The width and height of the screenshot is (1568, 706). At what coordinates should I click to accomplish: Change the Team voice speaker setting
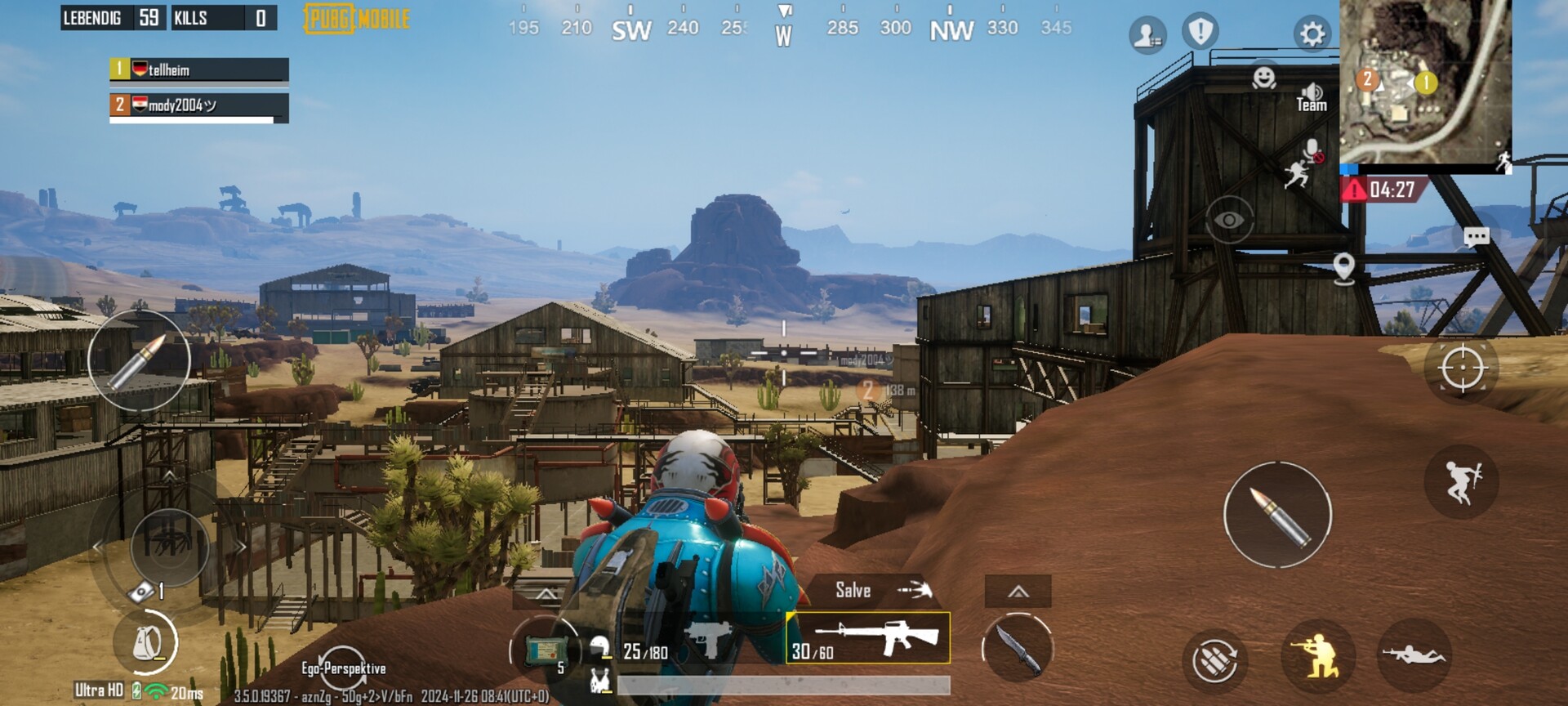pyautogui.click(x=1312, y=97)
